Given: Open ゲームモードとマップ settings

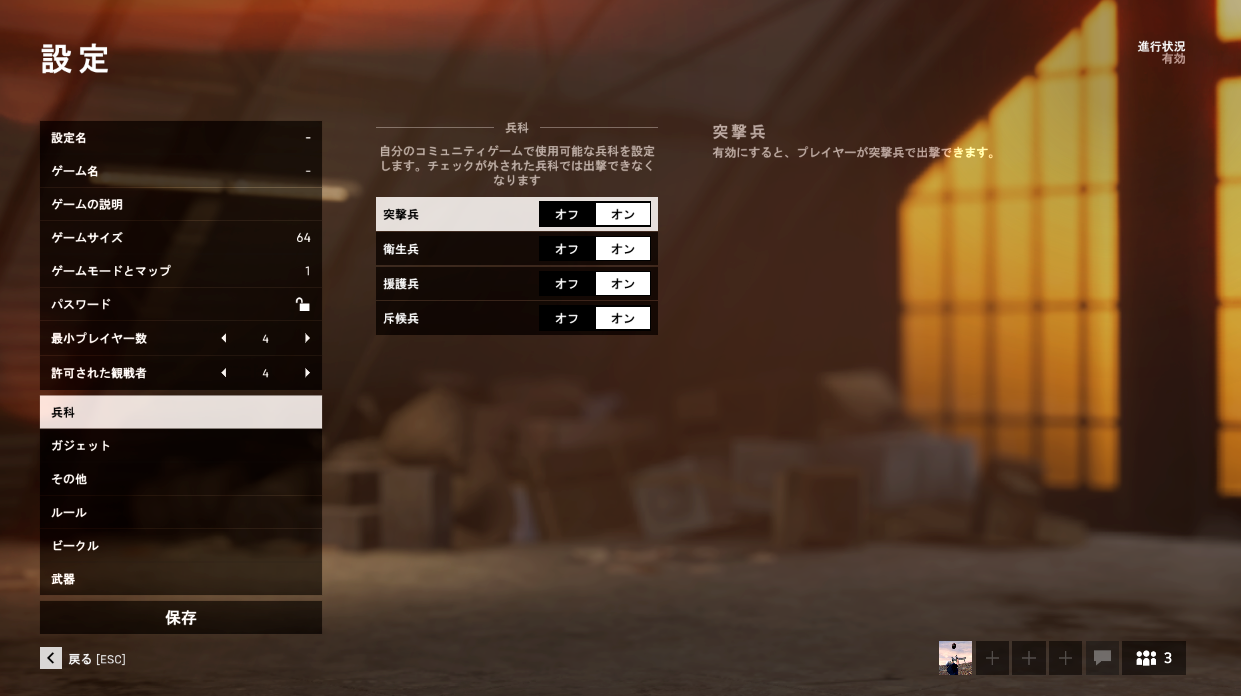Looking at the screenshot, I should [x=180, y=271].
